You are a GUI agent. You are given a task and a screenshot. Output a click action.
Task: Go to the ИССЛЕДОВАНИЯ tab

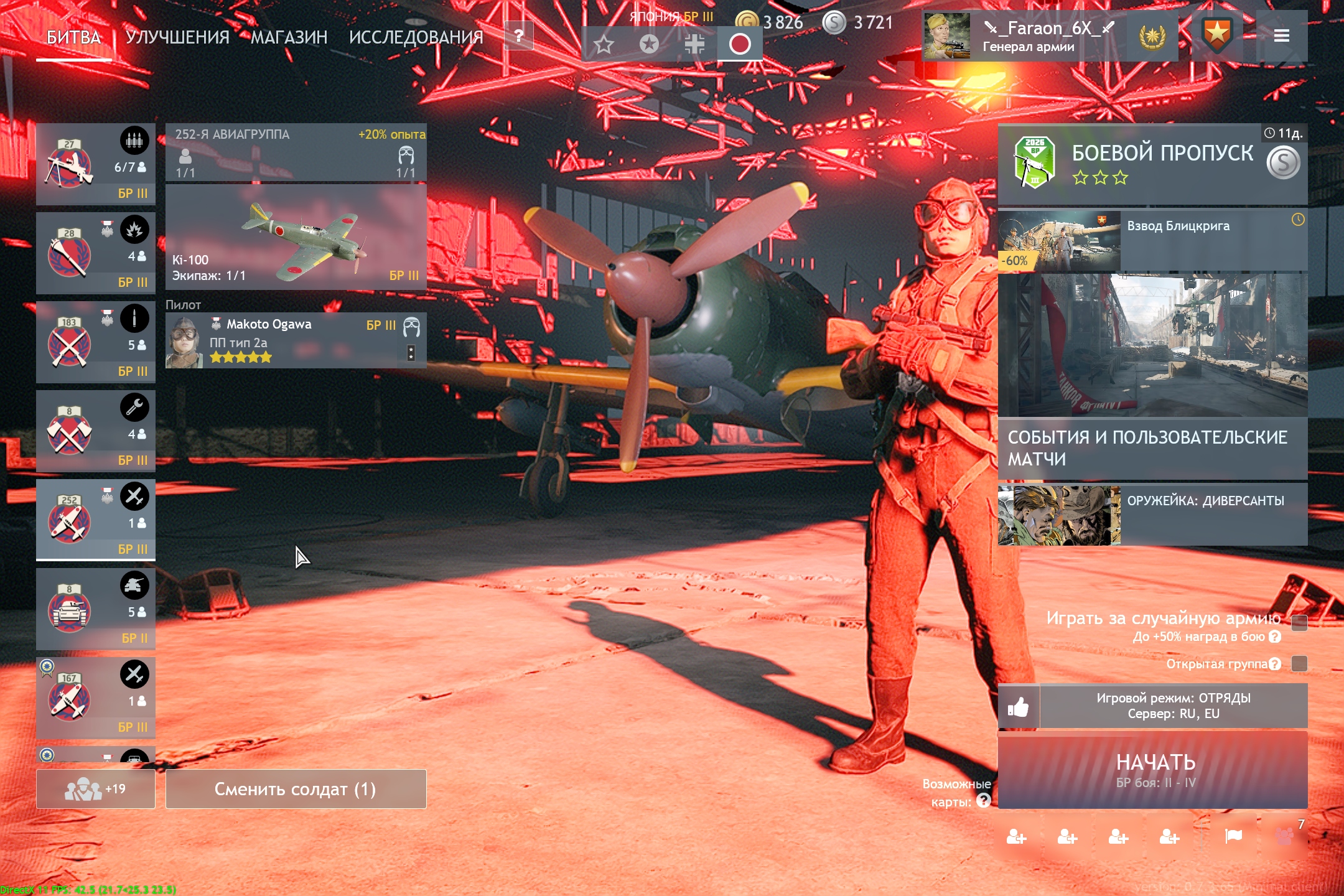tap(416, 37)
